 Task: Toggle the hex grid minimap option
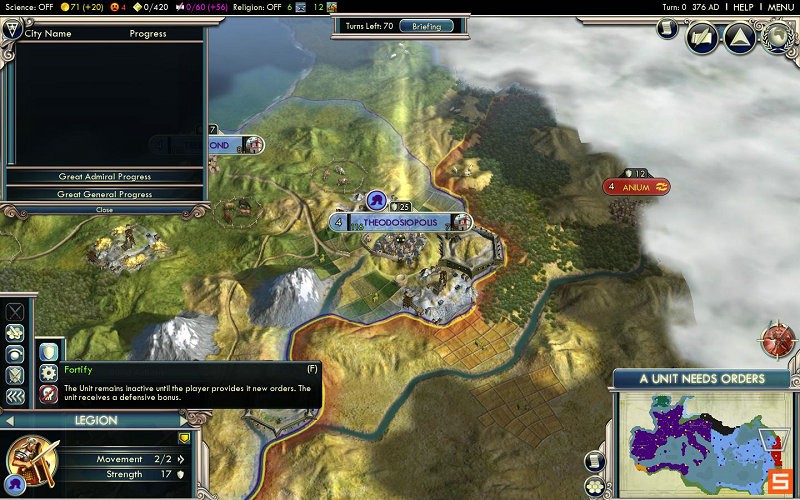(597, 486)
